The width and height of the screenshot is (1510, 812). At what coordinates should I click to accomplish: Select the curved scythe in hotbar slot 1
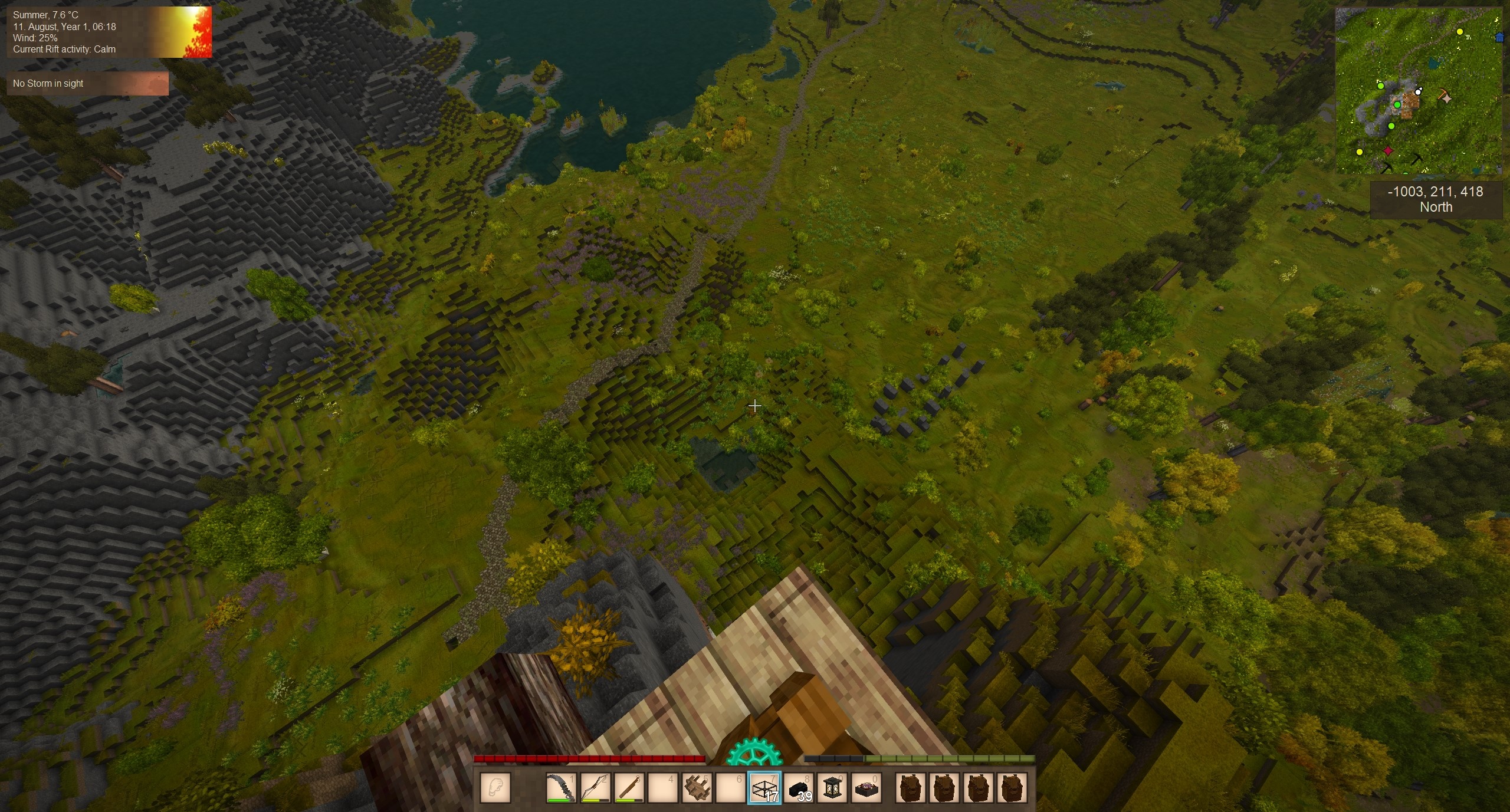(560, 788)
